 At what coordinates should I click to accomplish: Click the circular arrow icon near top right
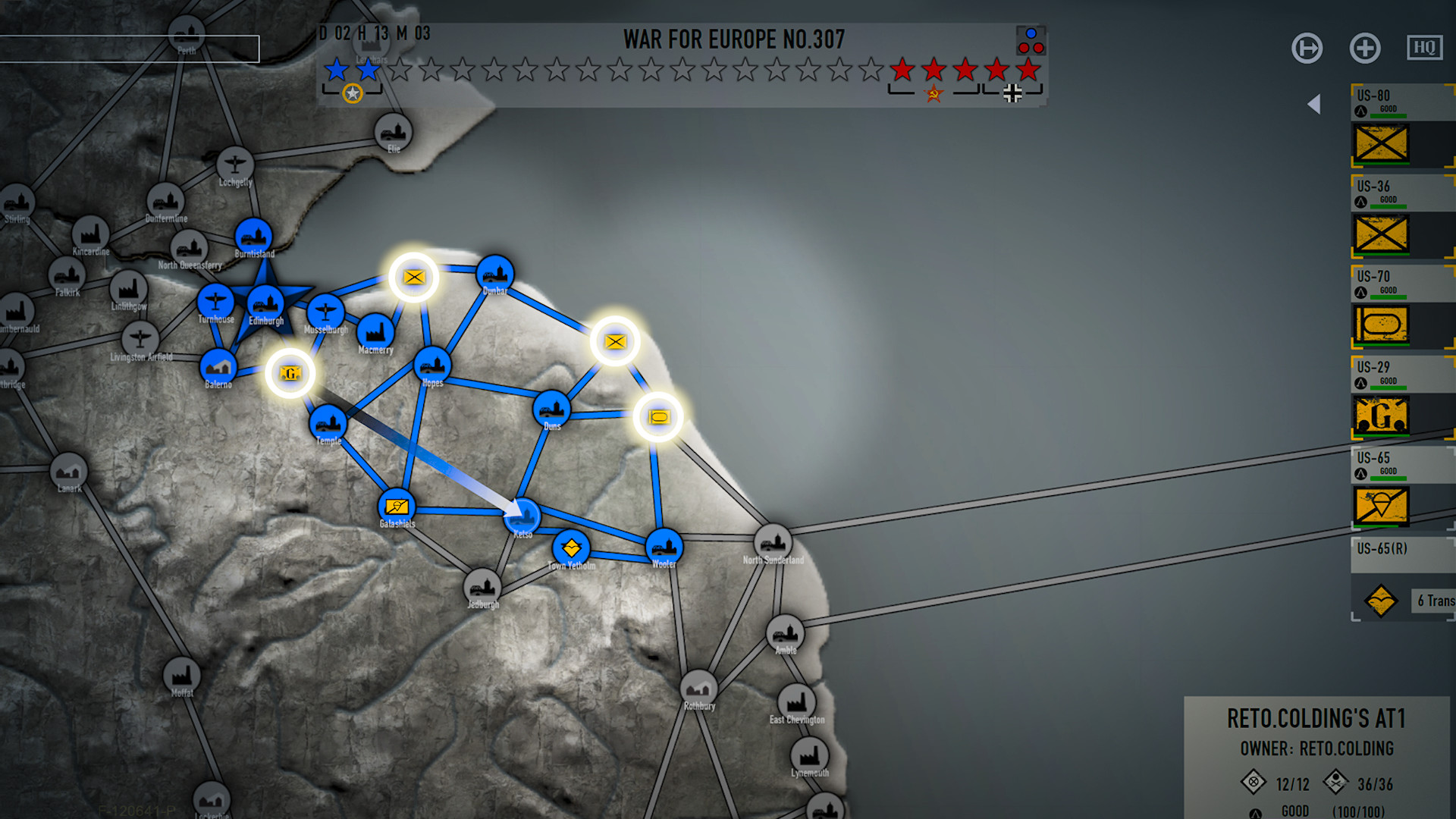pos(1307,48)
